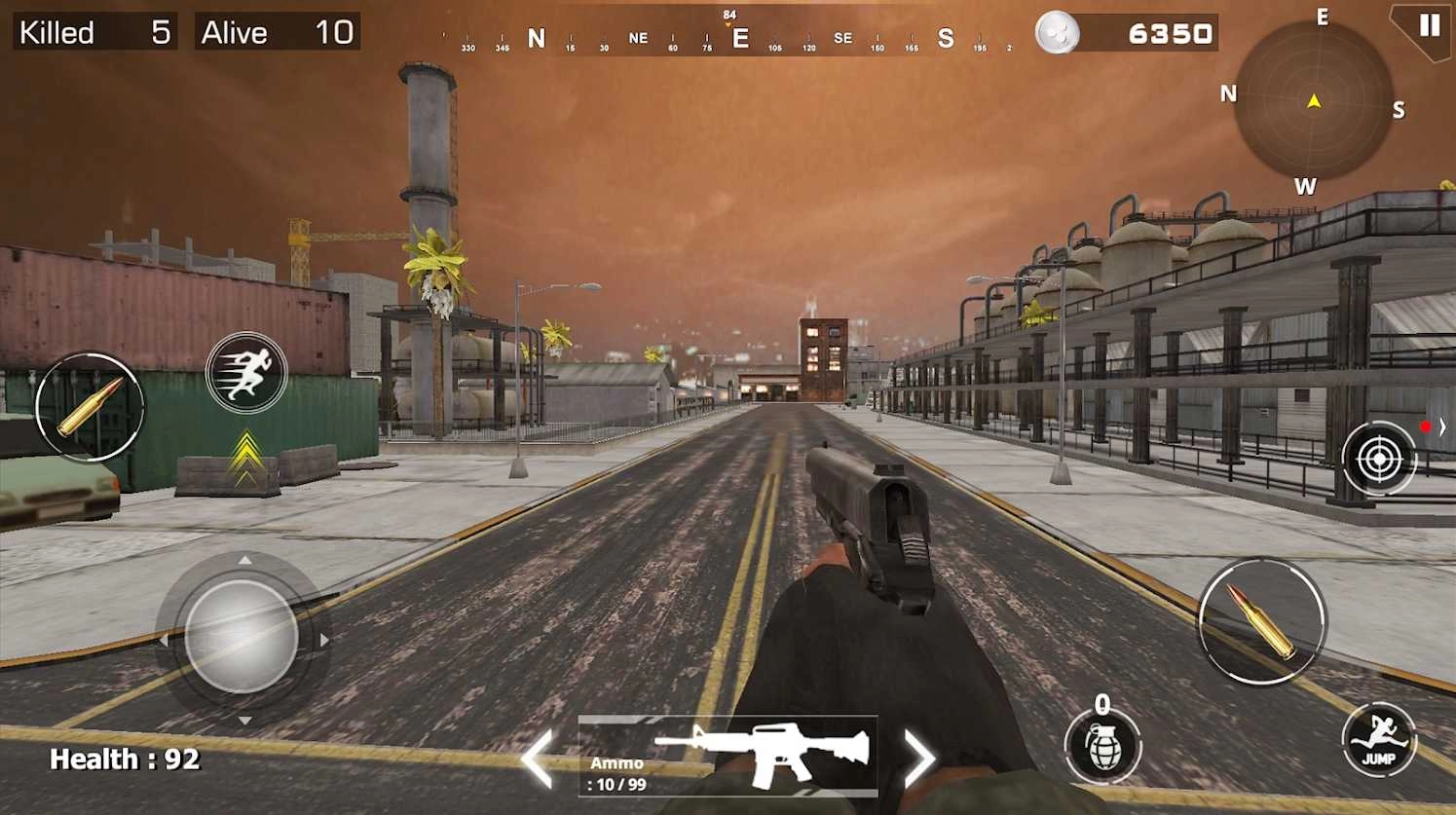Tap the silver coin currency icon

(1058, 32)
